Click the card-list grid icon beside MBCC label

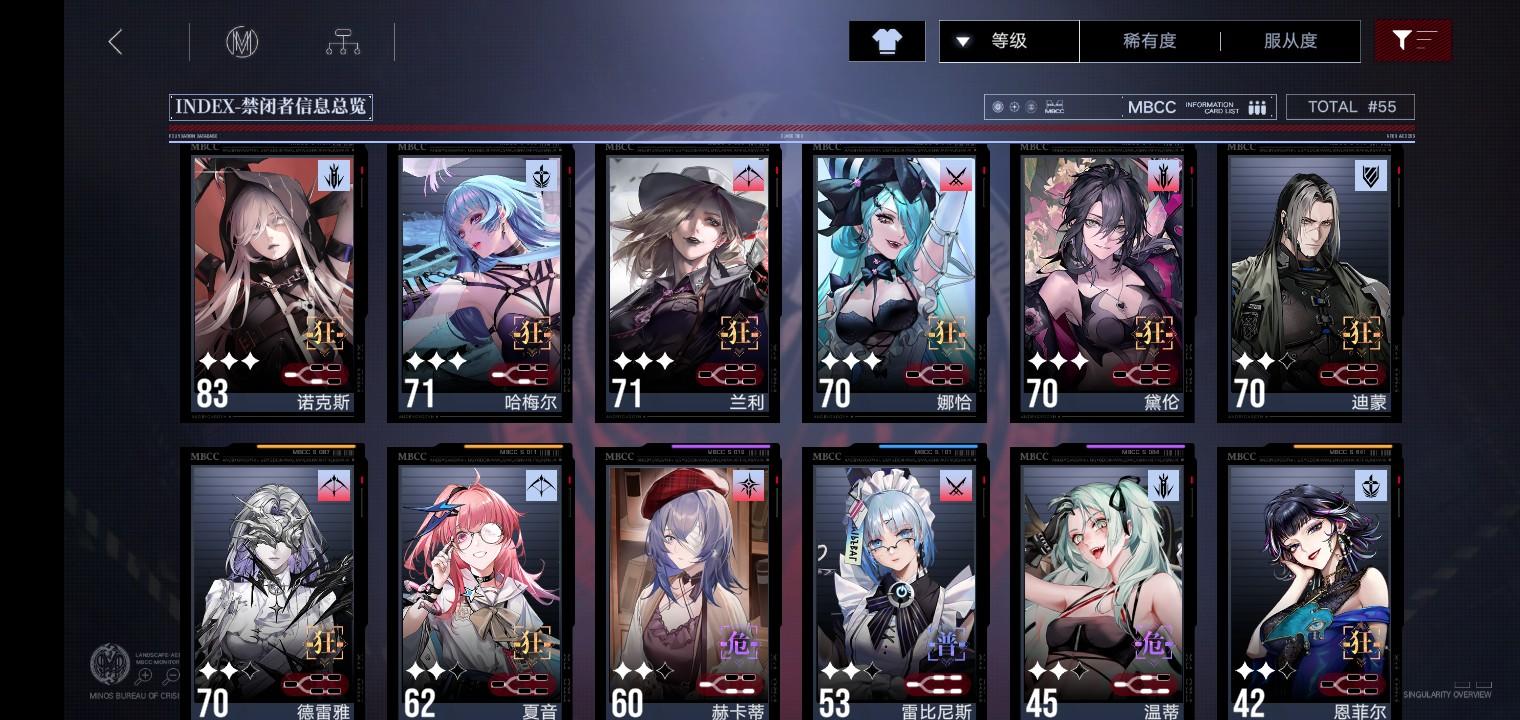point(1257,107)
